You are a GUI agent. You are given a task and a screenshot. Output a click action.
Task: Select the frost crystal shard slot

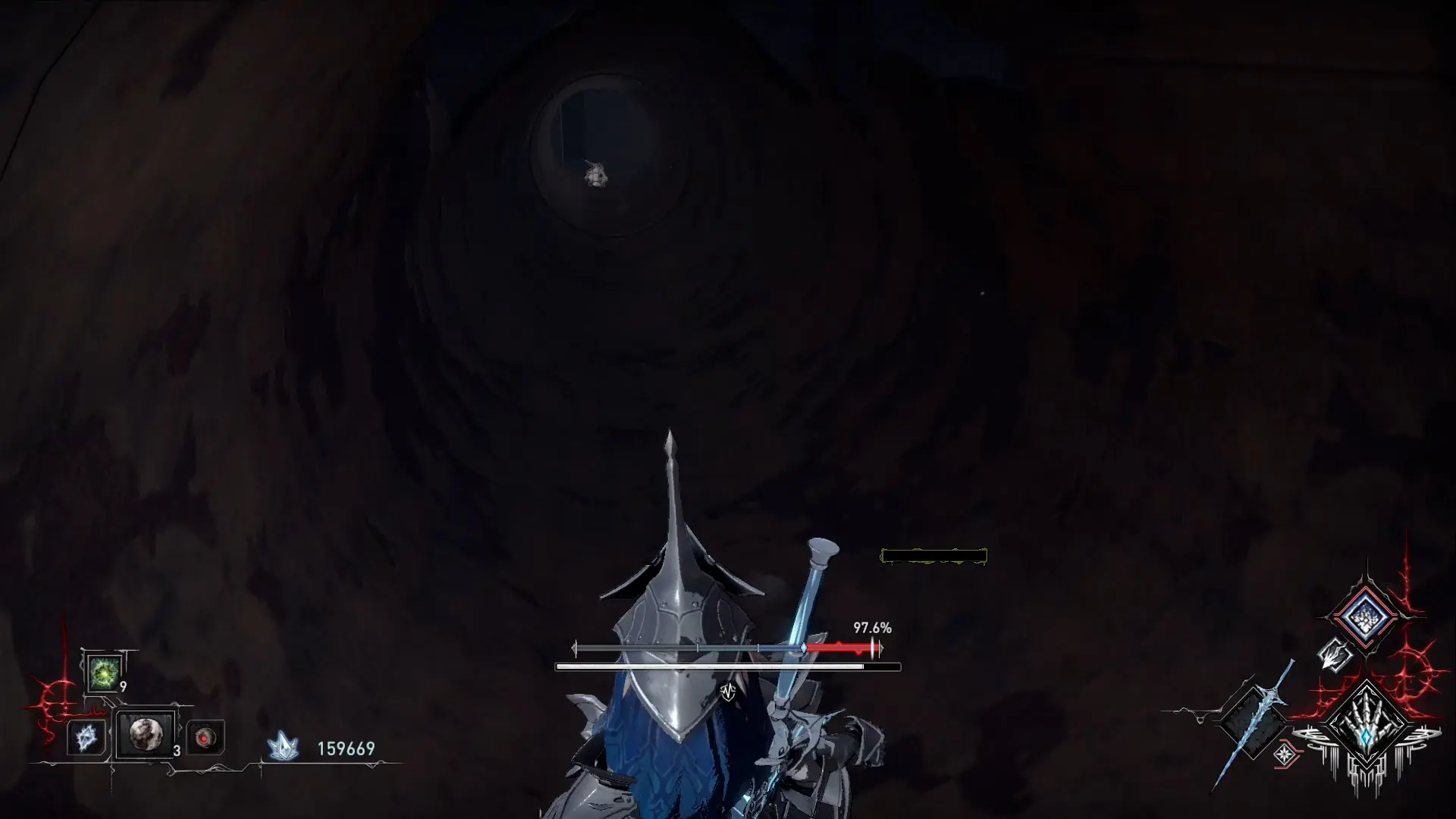coord(85,736)
